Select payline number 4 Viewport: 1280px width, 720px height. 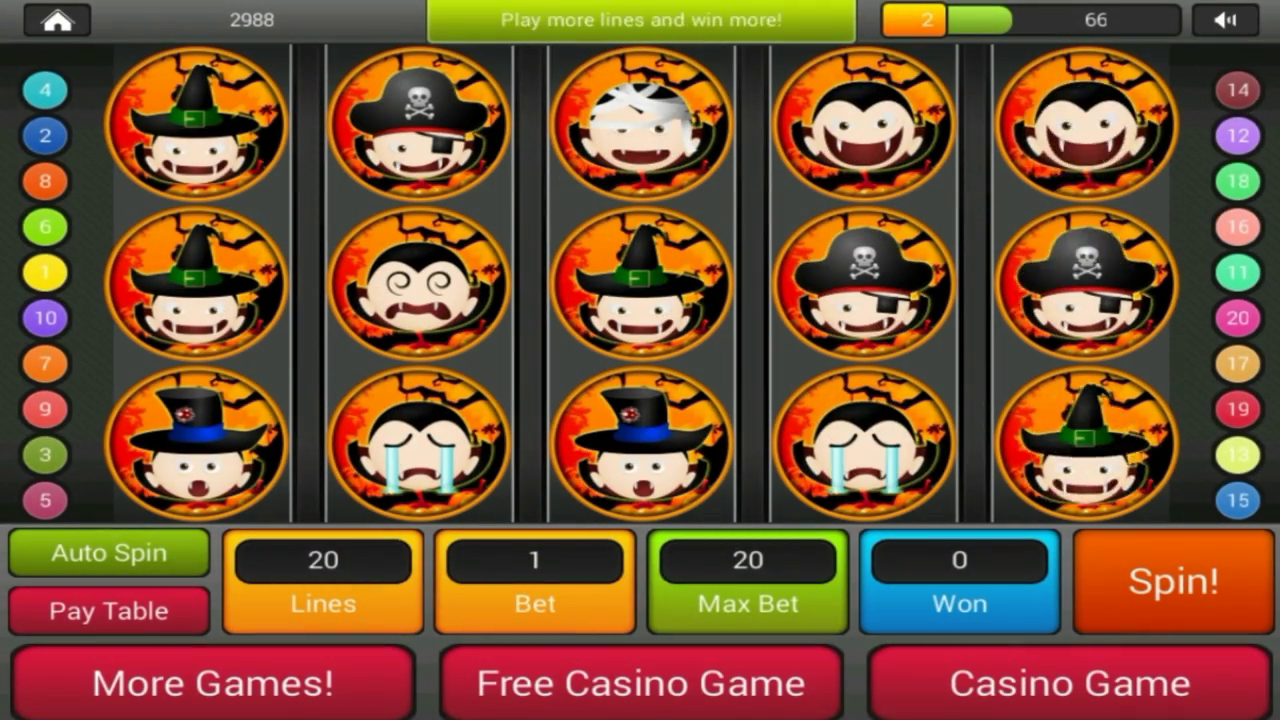click(44, 90)
